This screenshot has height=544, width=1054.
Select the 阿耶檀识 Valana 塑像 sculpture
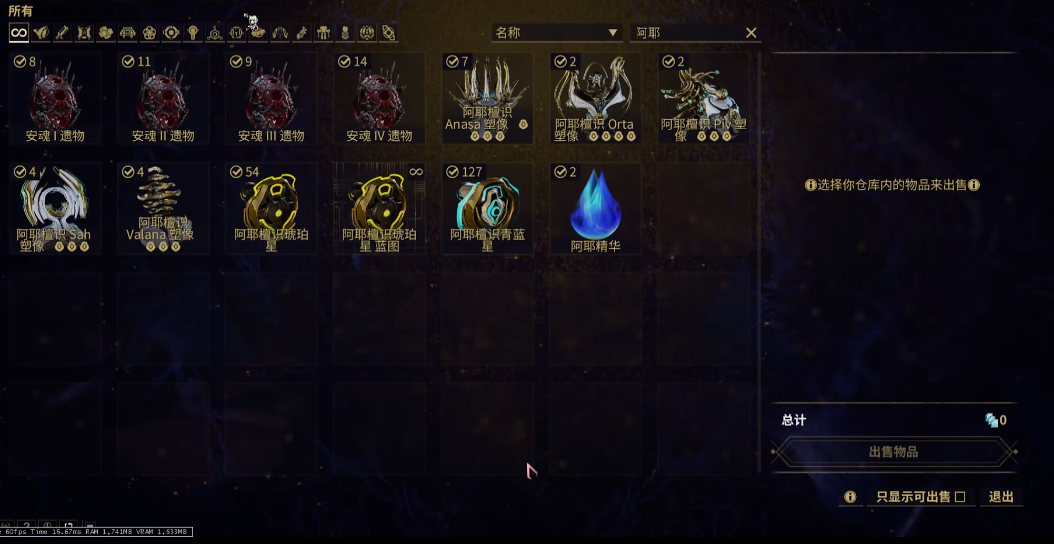(163, 209)
